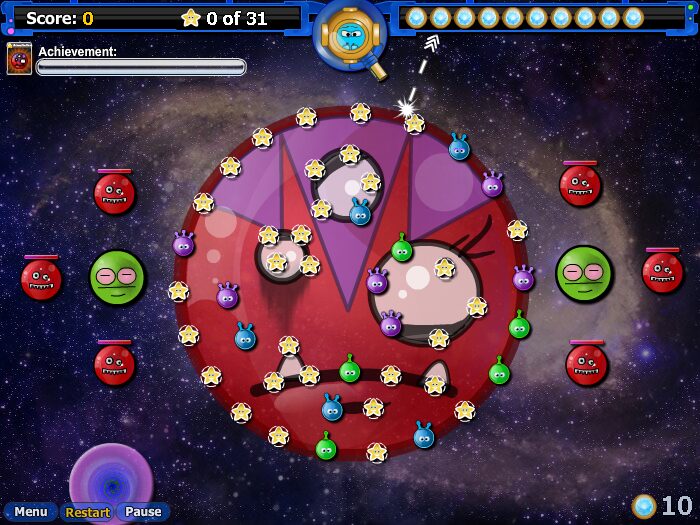The image size is (700, 525).
Task: Restart the current level
Action: tap(88, 512)
